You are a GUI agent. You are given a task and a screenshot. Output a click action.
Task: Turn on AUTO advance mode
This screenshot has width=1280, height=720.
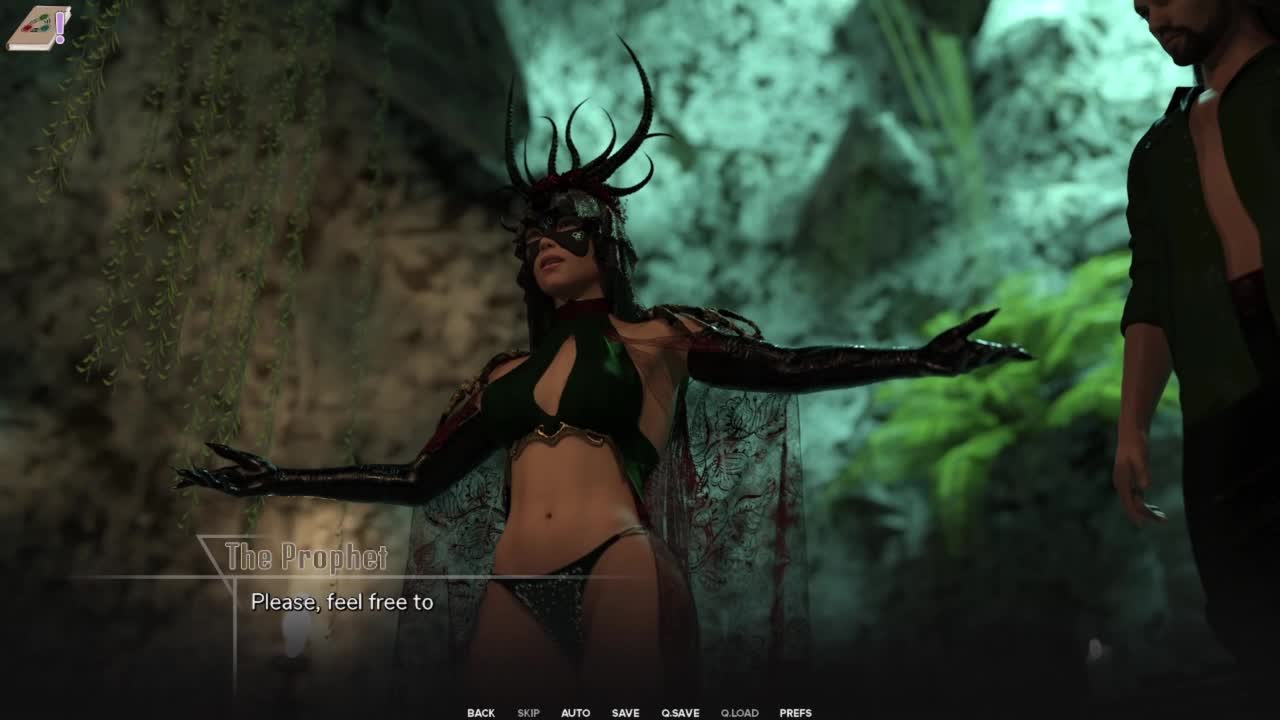[575, 713]
